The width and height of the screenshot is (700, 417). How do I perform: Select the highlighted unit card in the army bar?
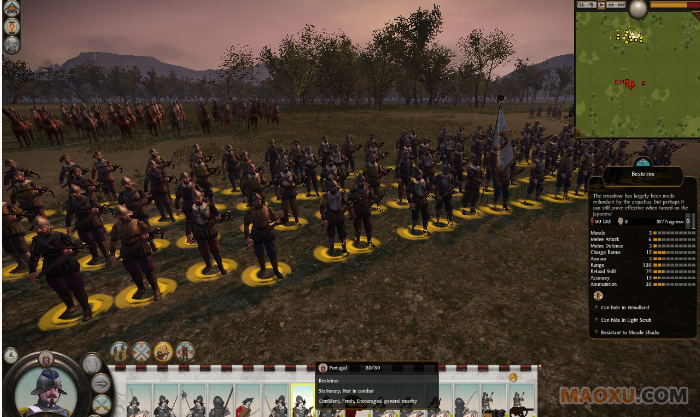tap(301, 402)
